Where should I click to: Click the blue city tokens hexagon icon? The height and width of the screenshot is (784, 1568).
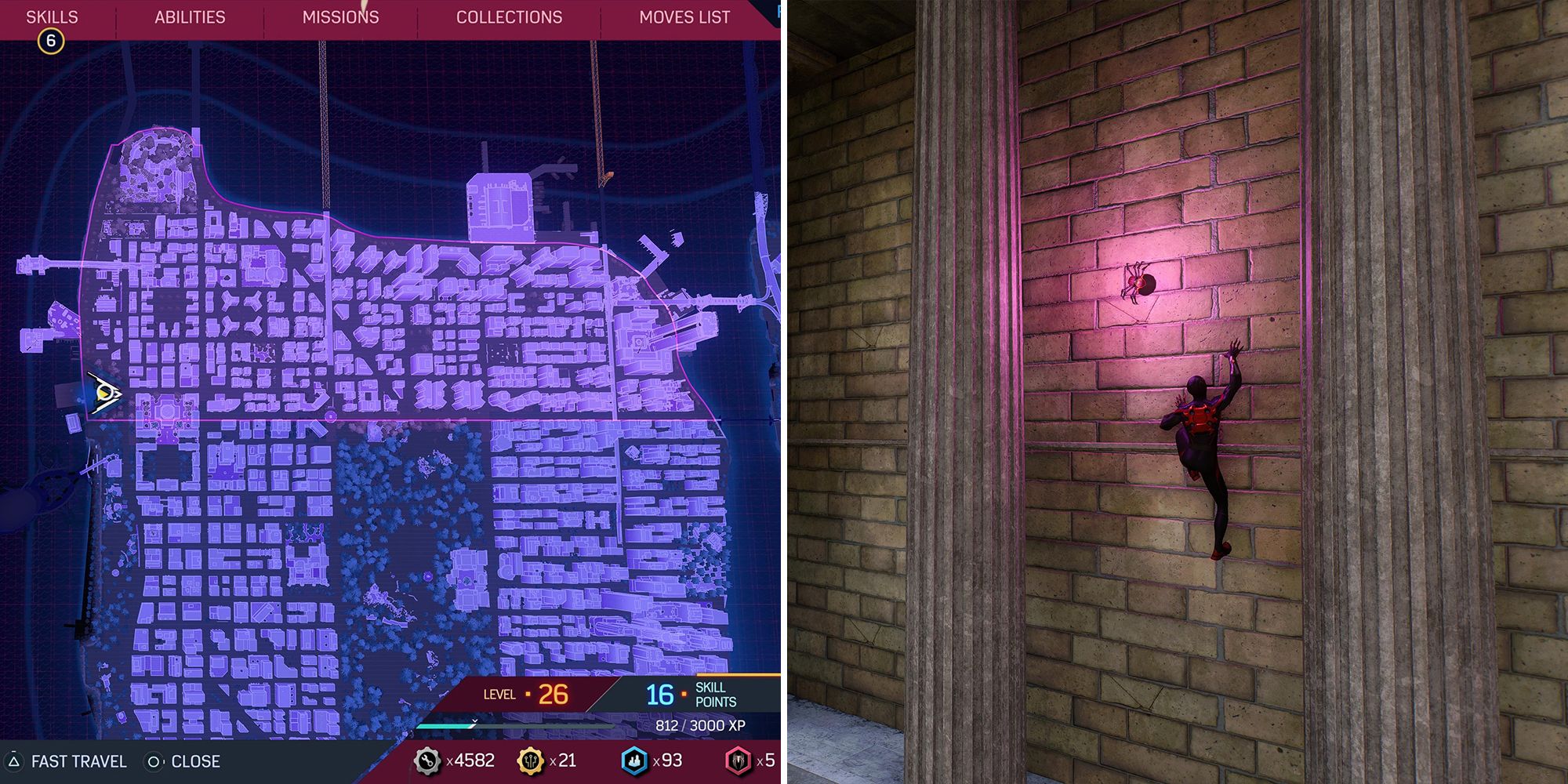(x=635, y=760)
